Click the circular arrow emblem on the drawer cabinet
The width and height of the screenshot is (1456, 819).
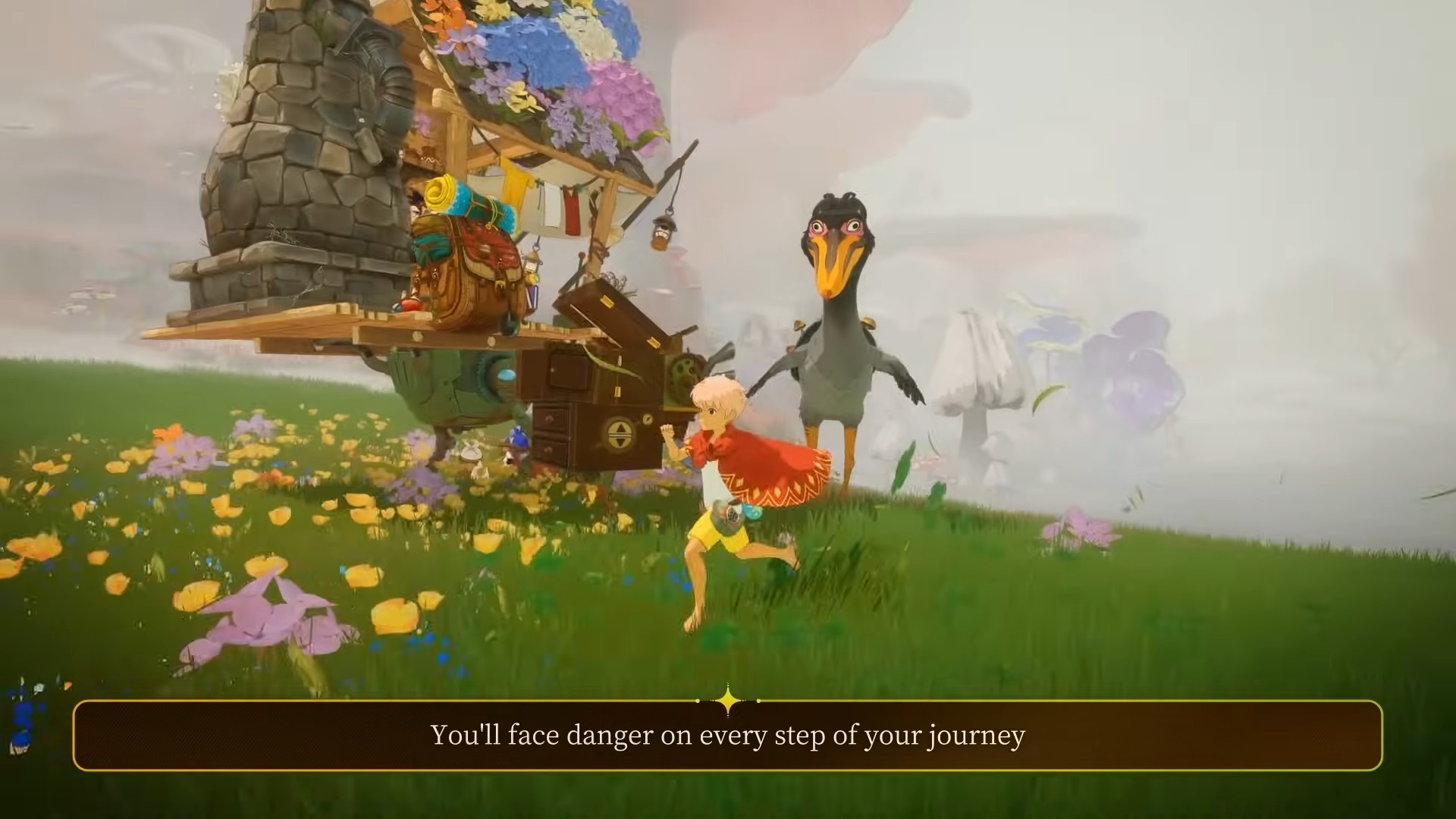(x=618, y=434)
